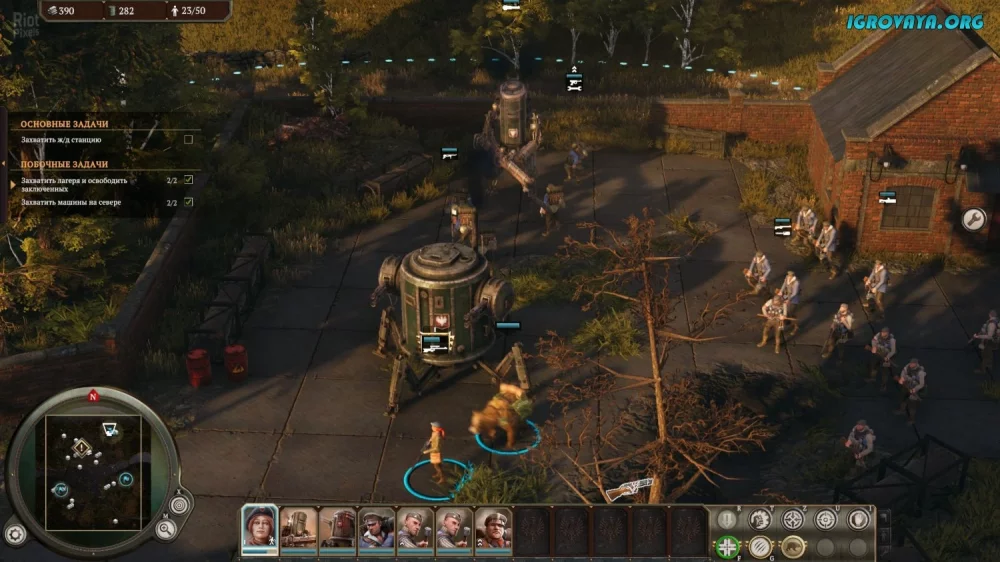The width and height of the screenshot is (1000, 562).
Task: Activate the bear companion ability
Action: 793,546
